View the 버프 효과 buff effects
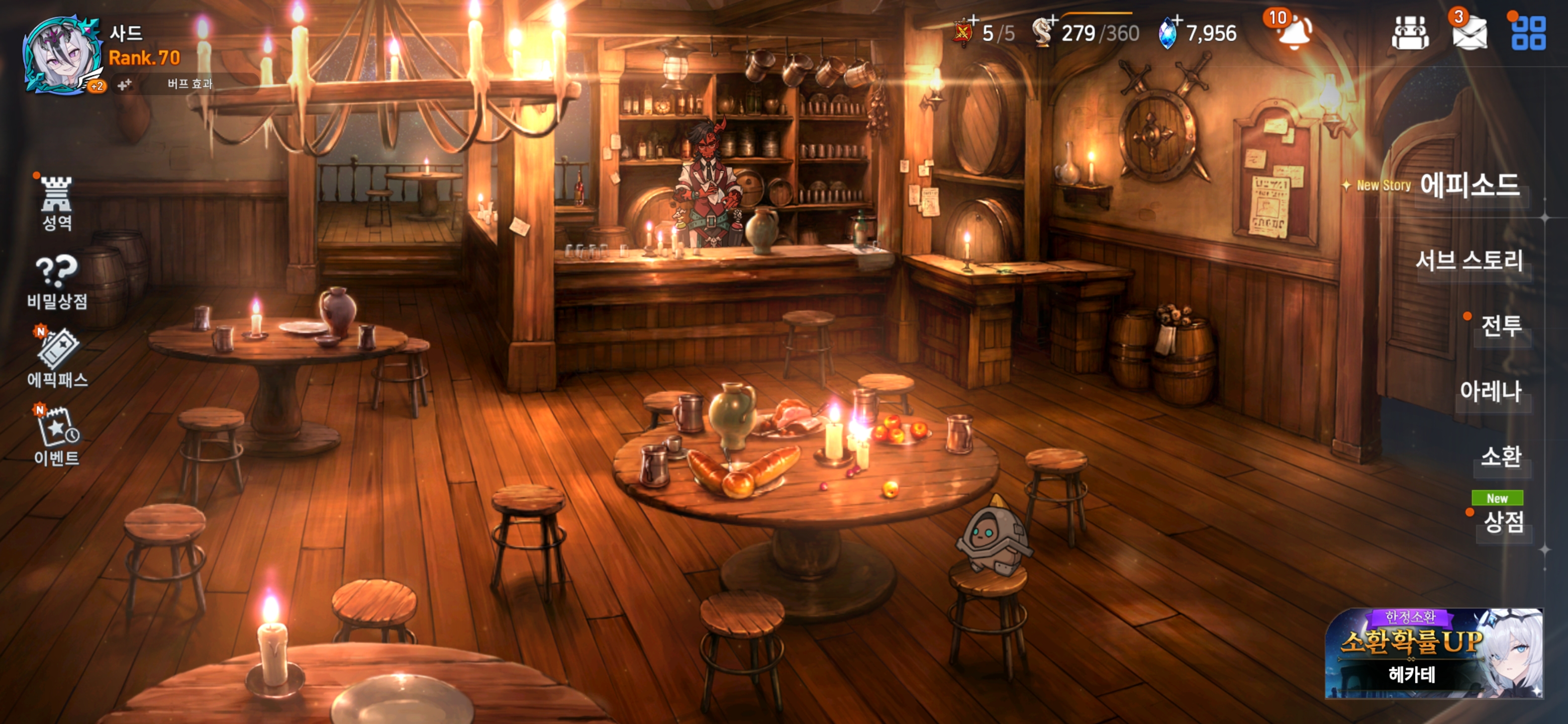The width and height of the screenshot is (1568, 724). (x=189, y=84)
